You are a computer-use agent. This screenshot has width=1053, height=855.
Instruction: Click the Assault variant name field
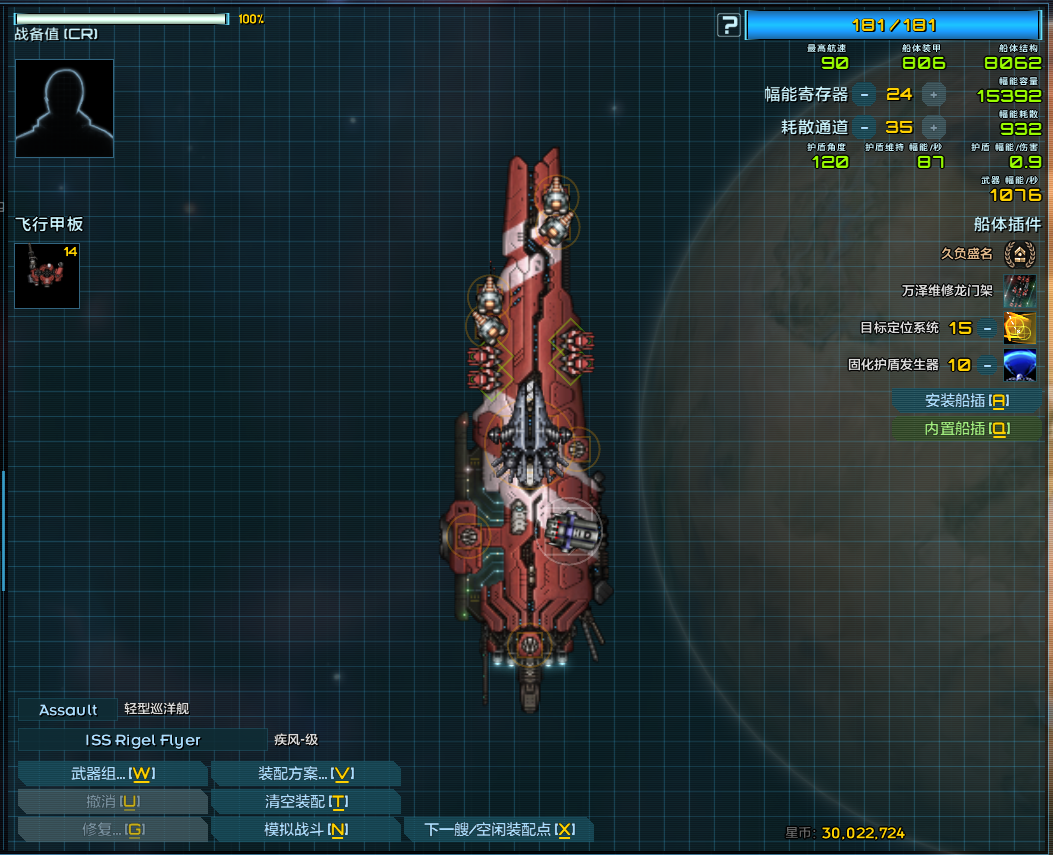tap(68, 710)
